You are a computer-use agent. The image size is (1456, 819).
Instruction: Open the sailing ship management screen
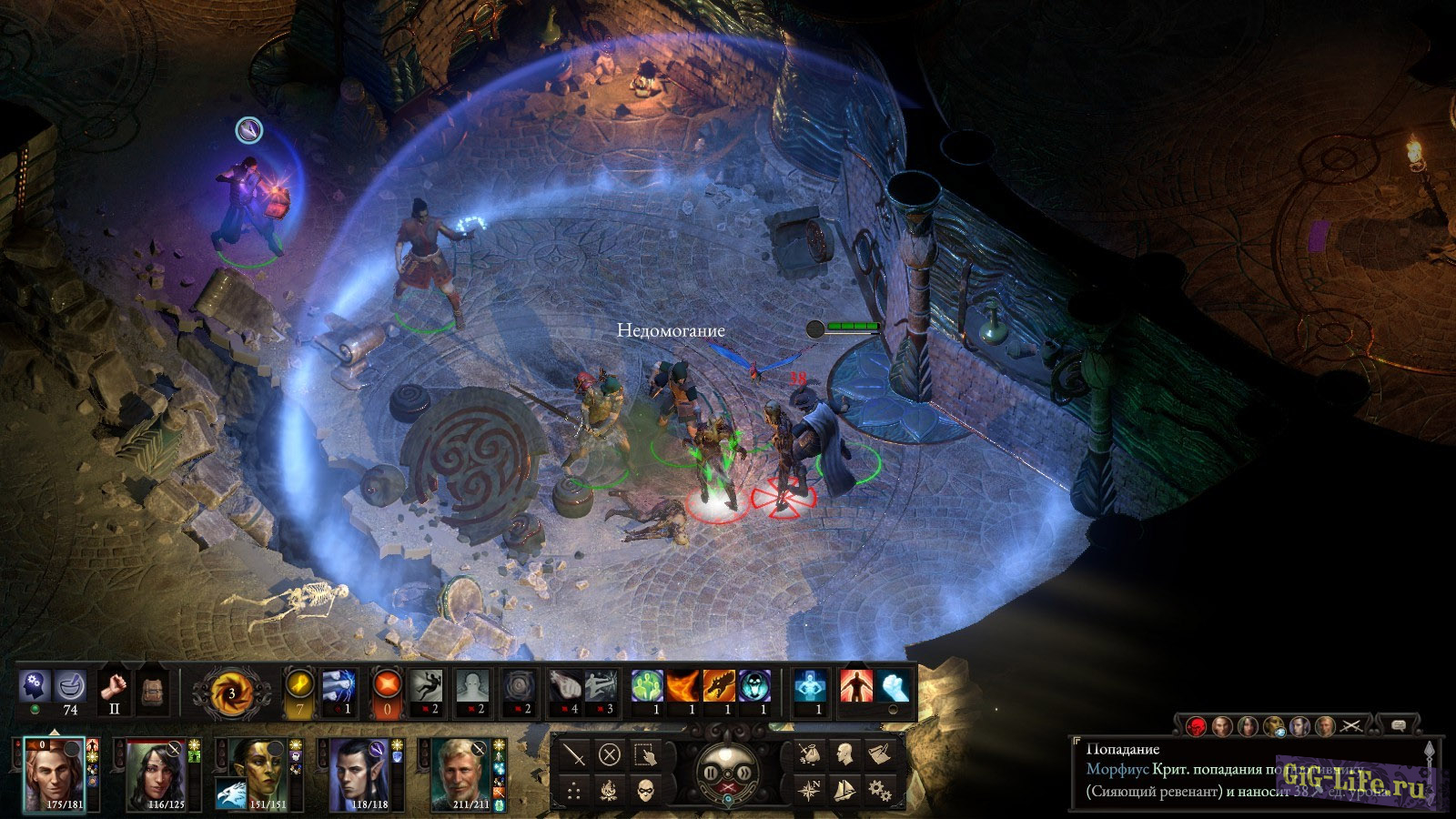(844, 789)
